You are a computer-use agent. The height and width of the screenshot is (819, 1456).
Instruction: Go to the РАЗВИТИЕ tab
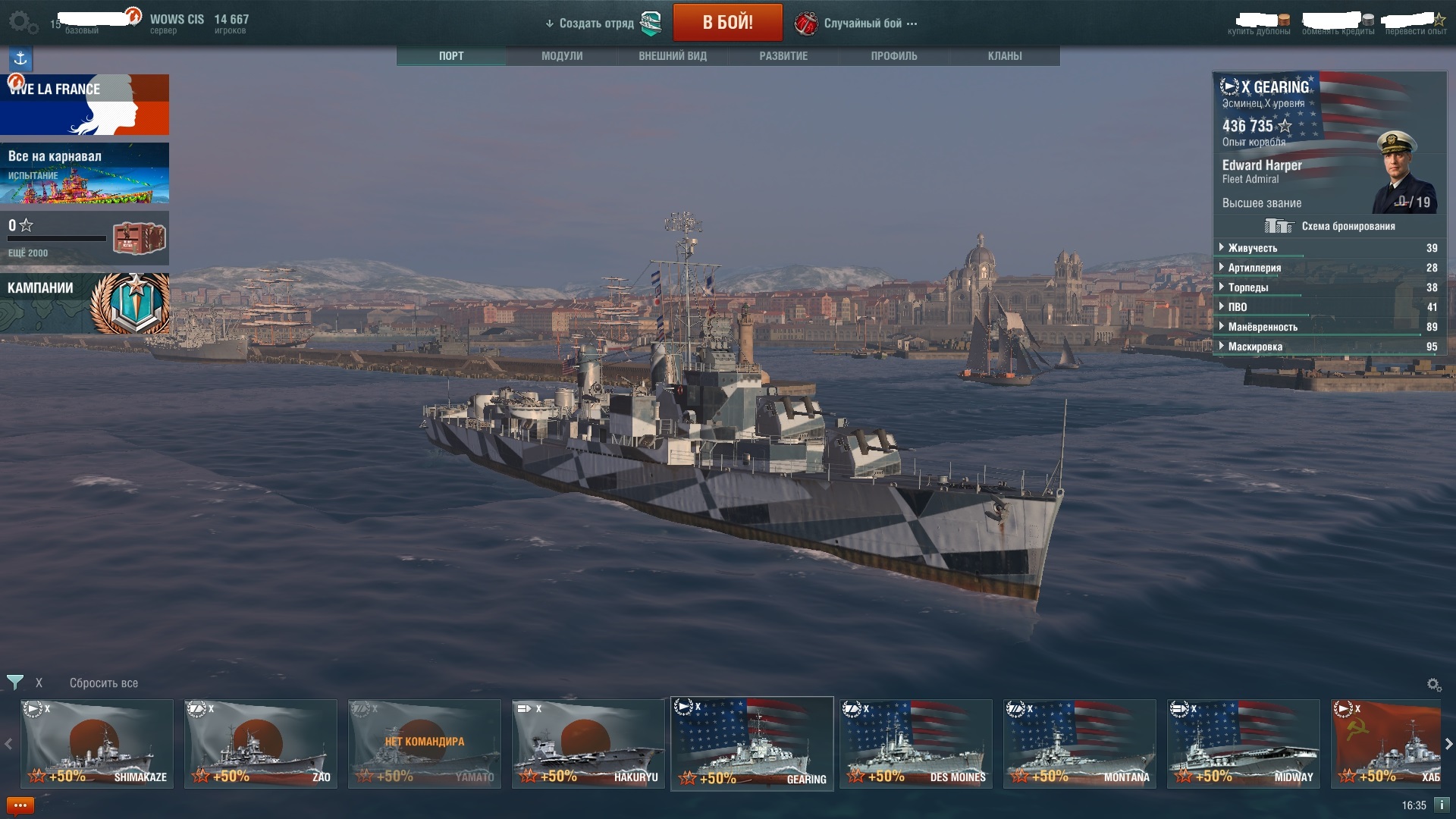783,56
